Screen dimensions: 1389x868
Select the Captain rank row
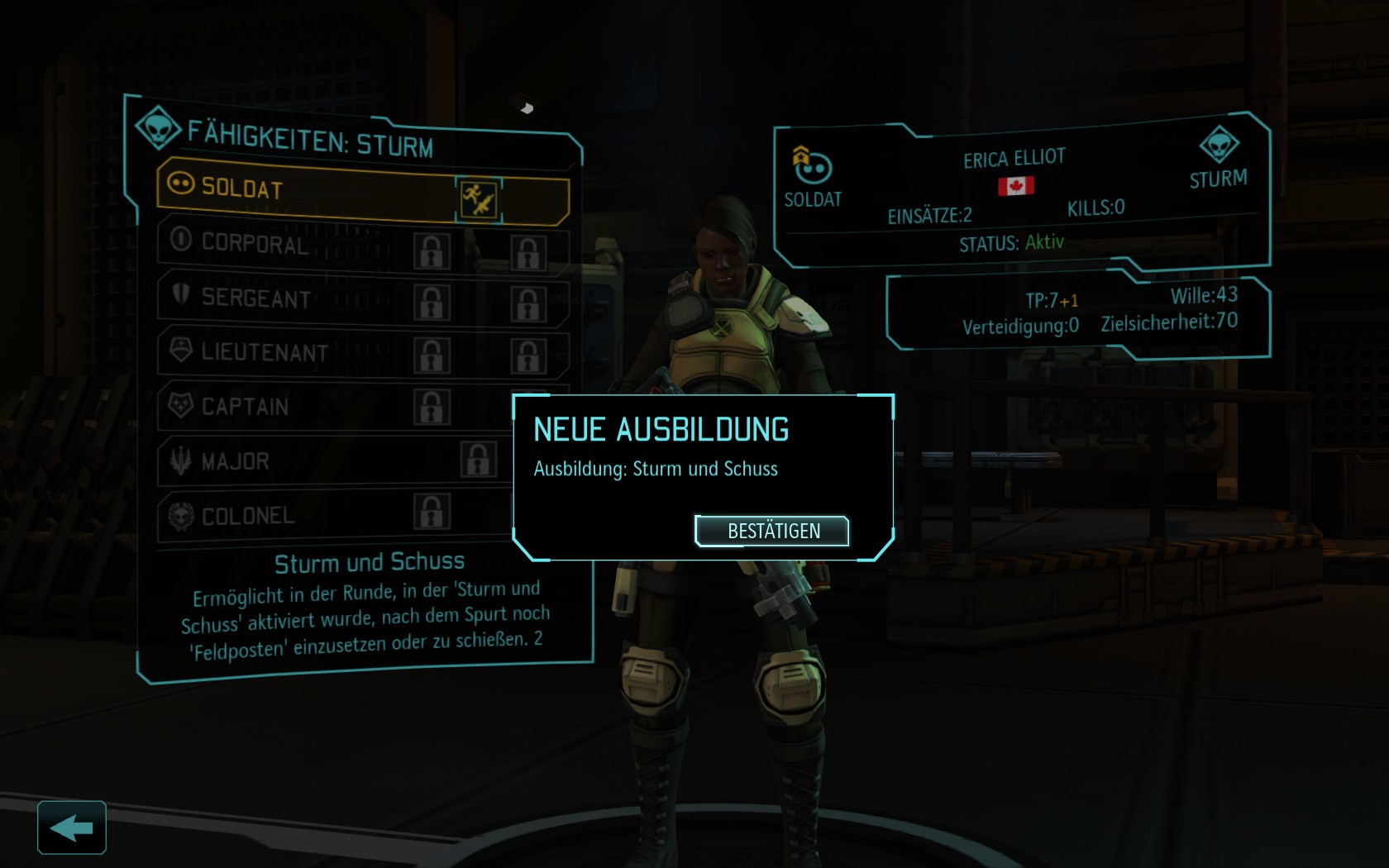point(281,407)
